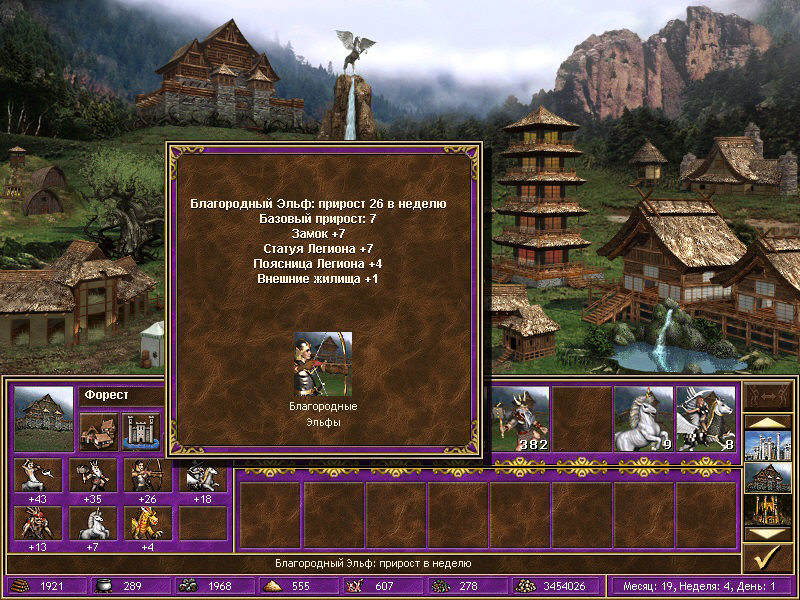Click the swap heroes arrow button
Viewport: 800px width, 600px height.
768,398
